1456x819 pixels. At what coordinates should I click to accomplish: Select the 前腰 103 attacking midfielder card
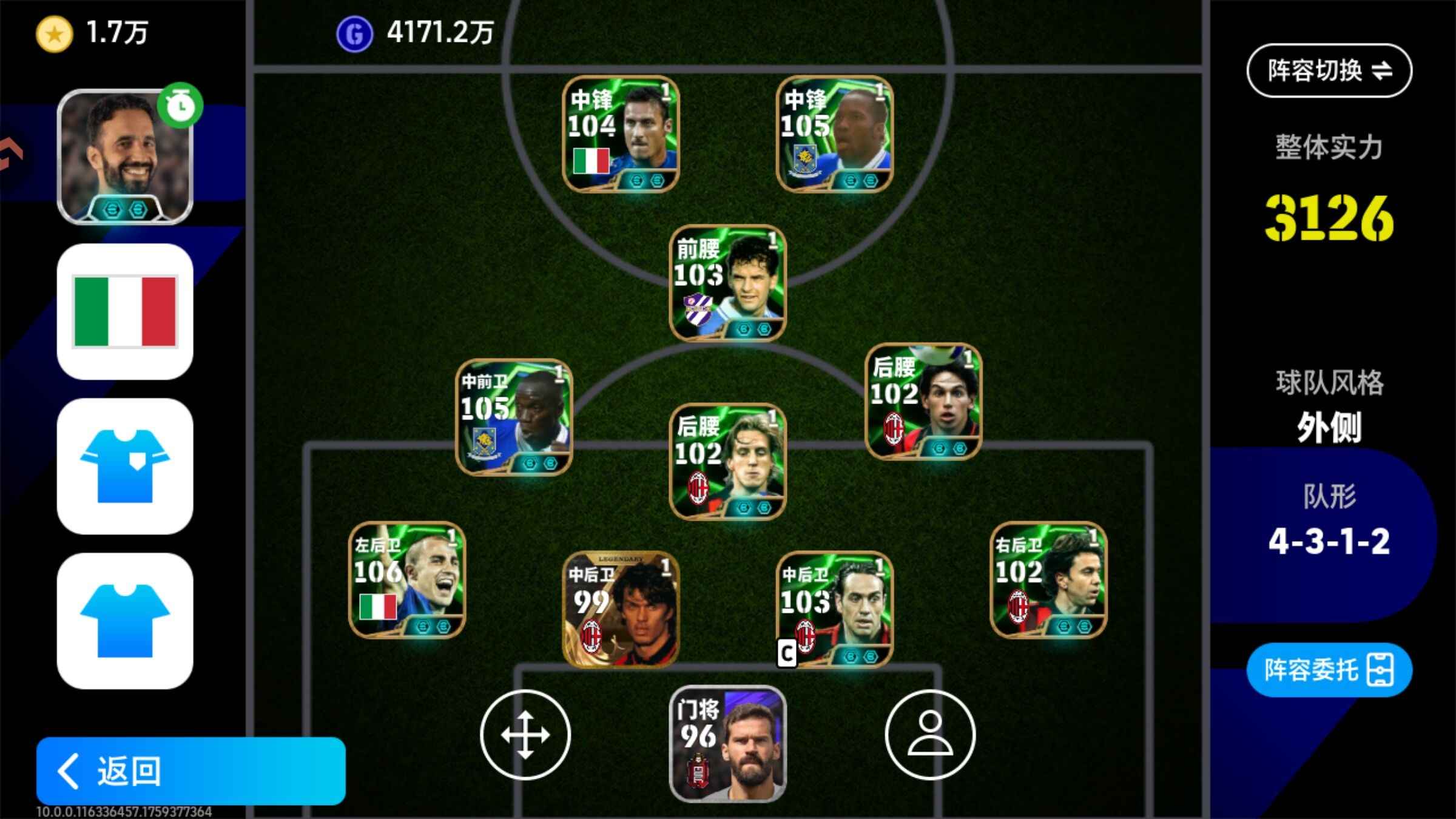tap(727, 283)
